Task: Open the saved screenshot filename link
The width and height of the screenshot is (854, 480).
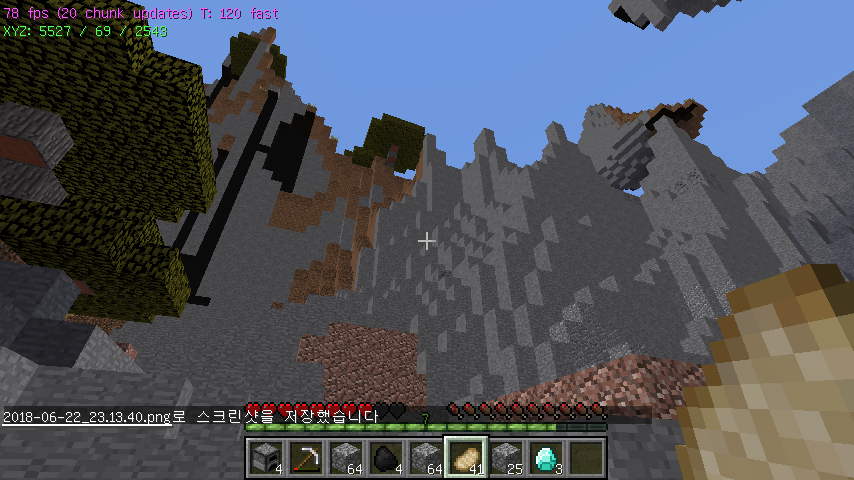Action: pos(87,416)
